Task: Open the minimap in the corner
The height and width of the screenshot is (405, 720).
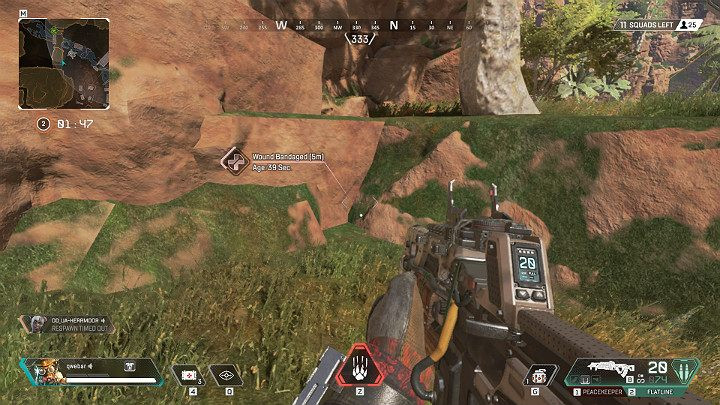Action: (x=66, y=65)
